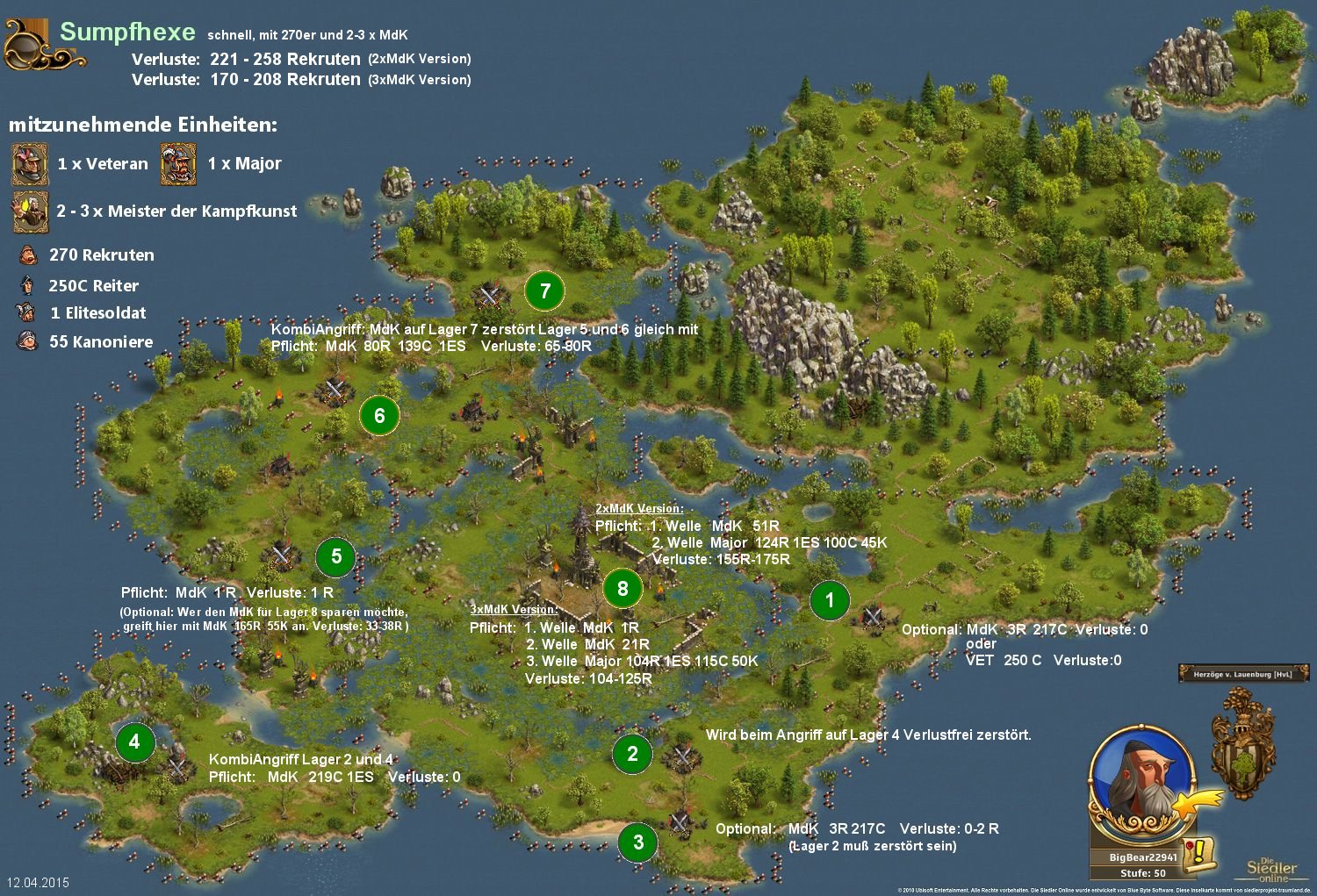
Task: Choose the Kanoniere unit icon
Action: point(27,341)
